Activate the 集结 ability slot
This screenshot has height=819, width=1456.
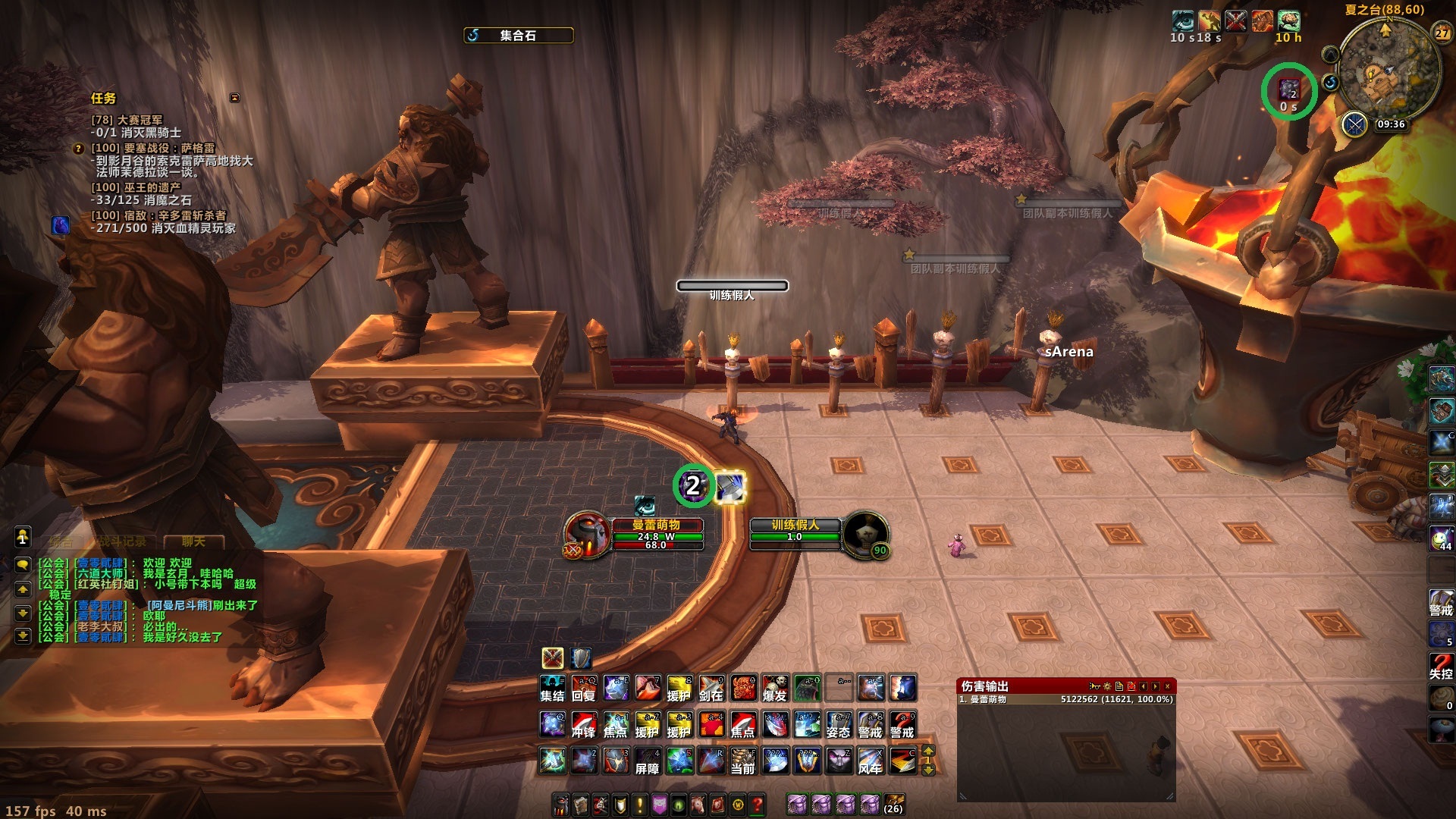pyautogui.click(x=552, y=689)
